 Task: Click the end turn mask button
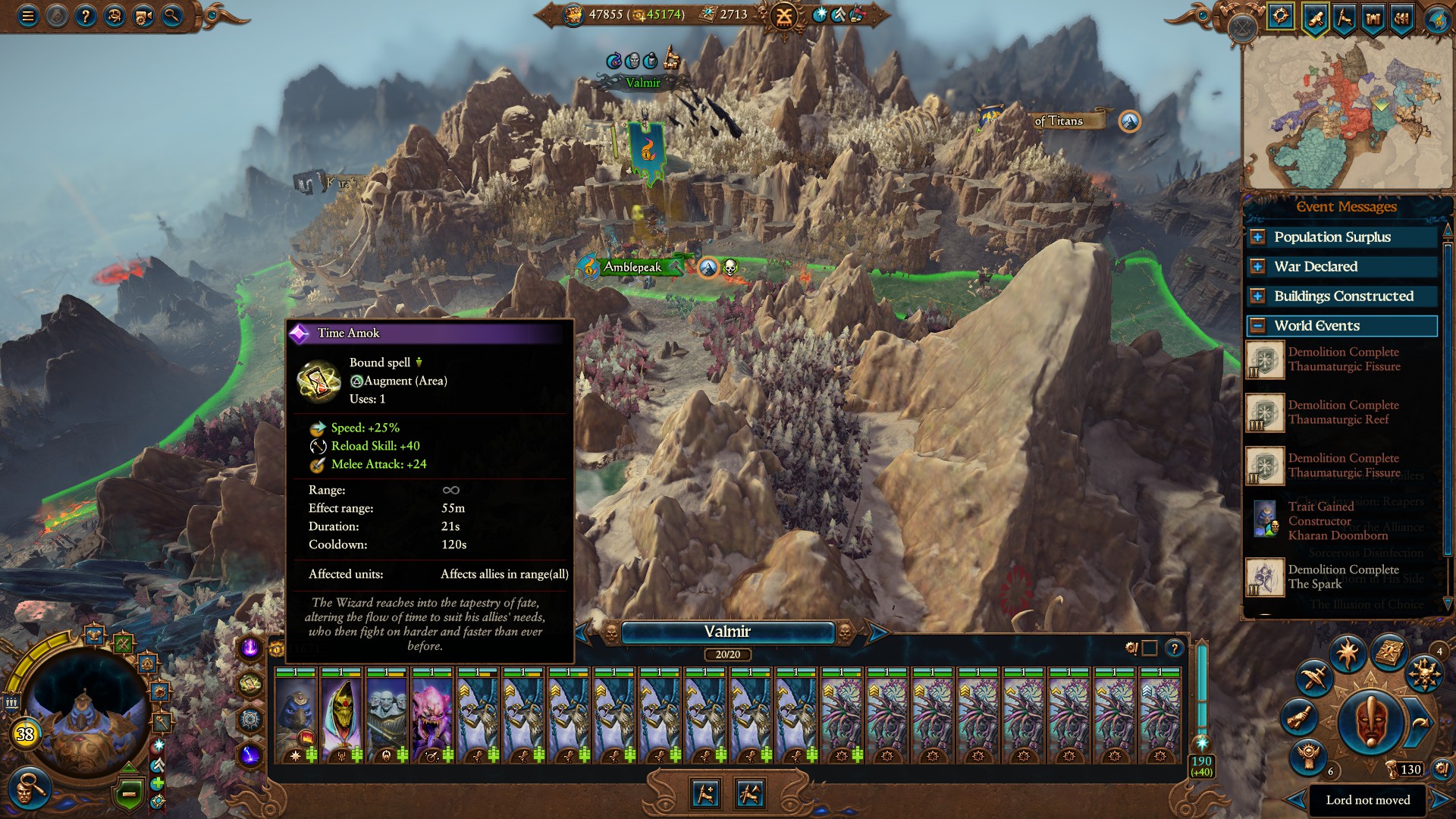click(x=1369, y=721)
